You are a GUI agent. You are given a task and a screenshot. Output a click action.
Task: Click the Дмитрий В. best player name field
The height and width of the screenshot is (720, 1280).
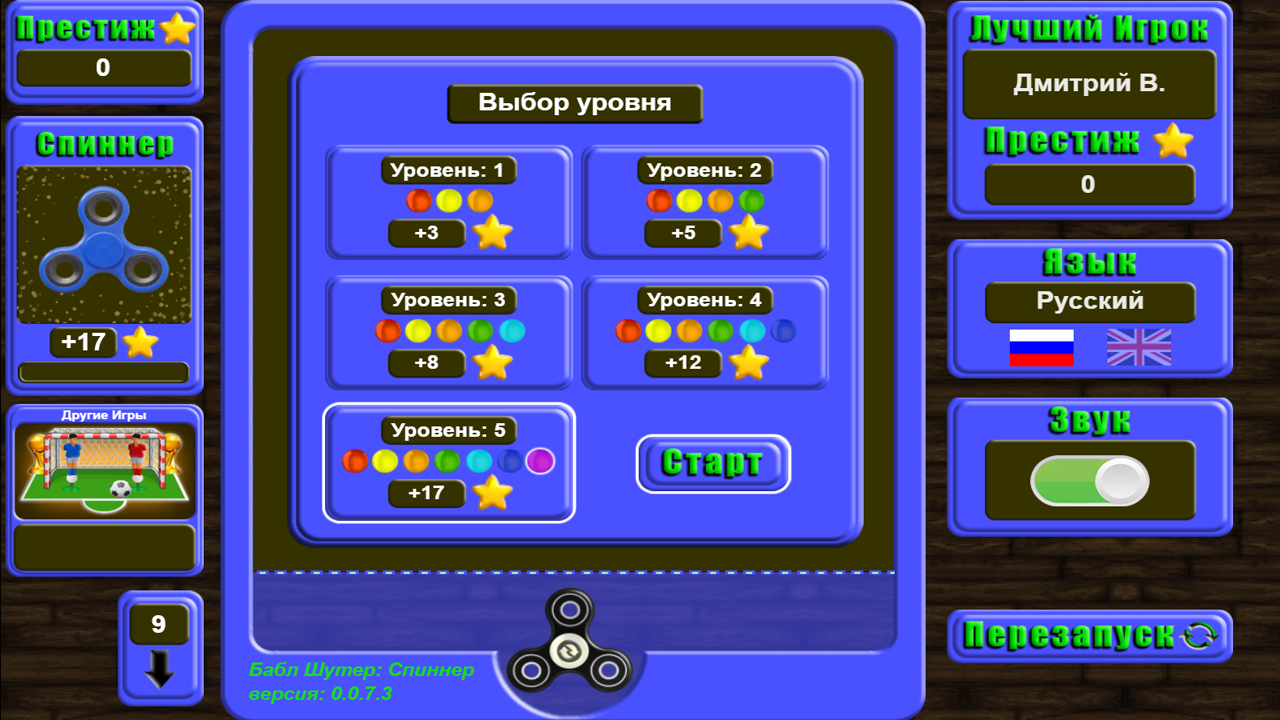(1089, 85)
